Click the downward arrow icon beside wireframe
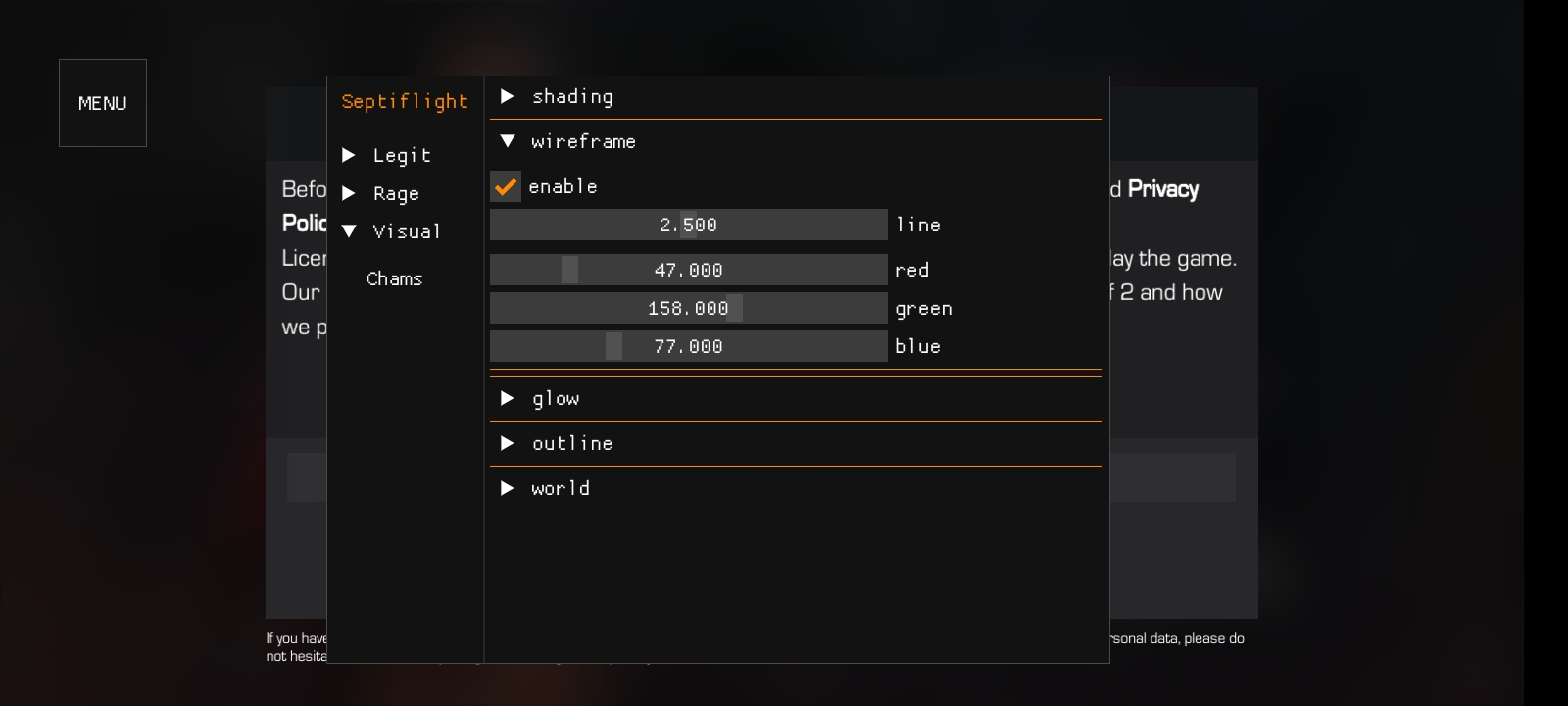 click(x=509, y=141)
